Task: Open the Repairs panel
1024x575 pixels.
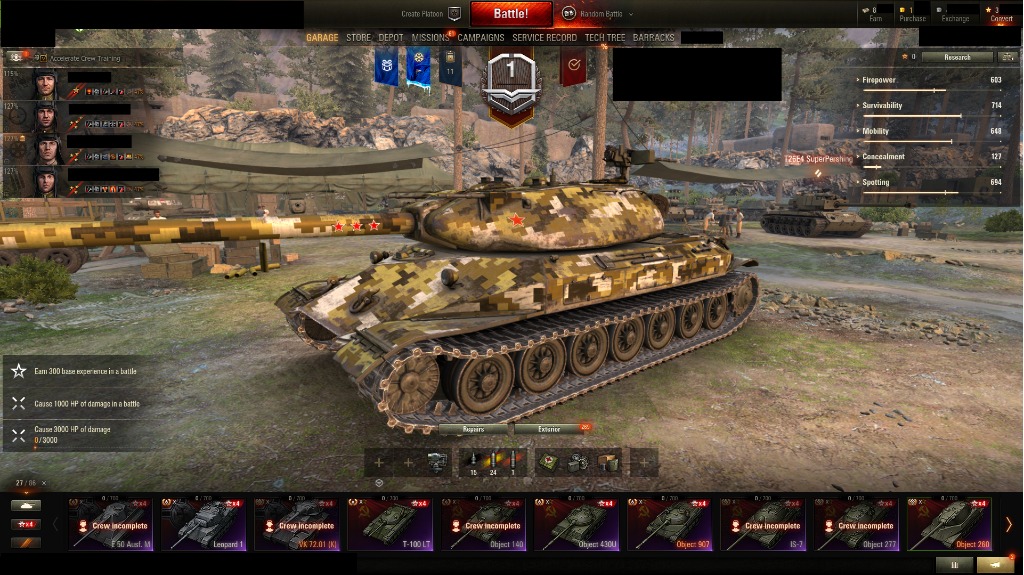Action: [x=474, y=429]
